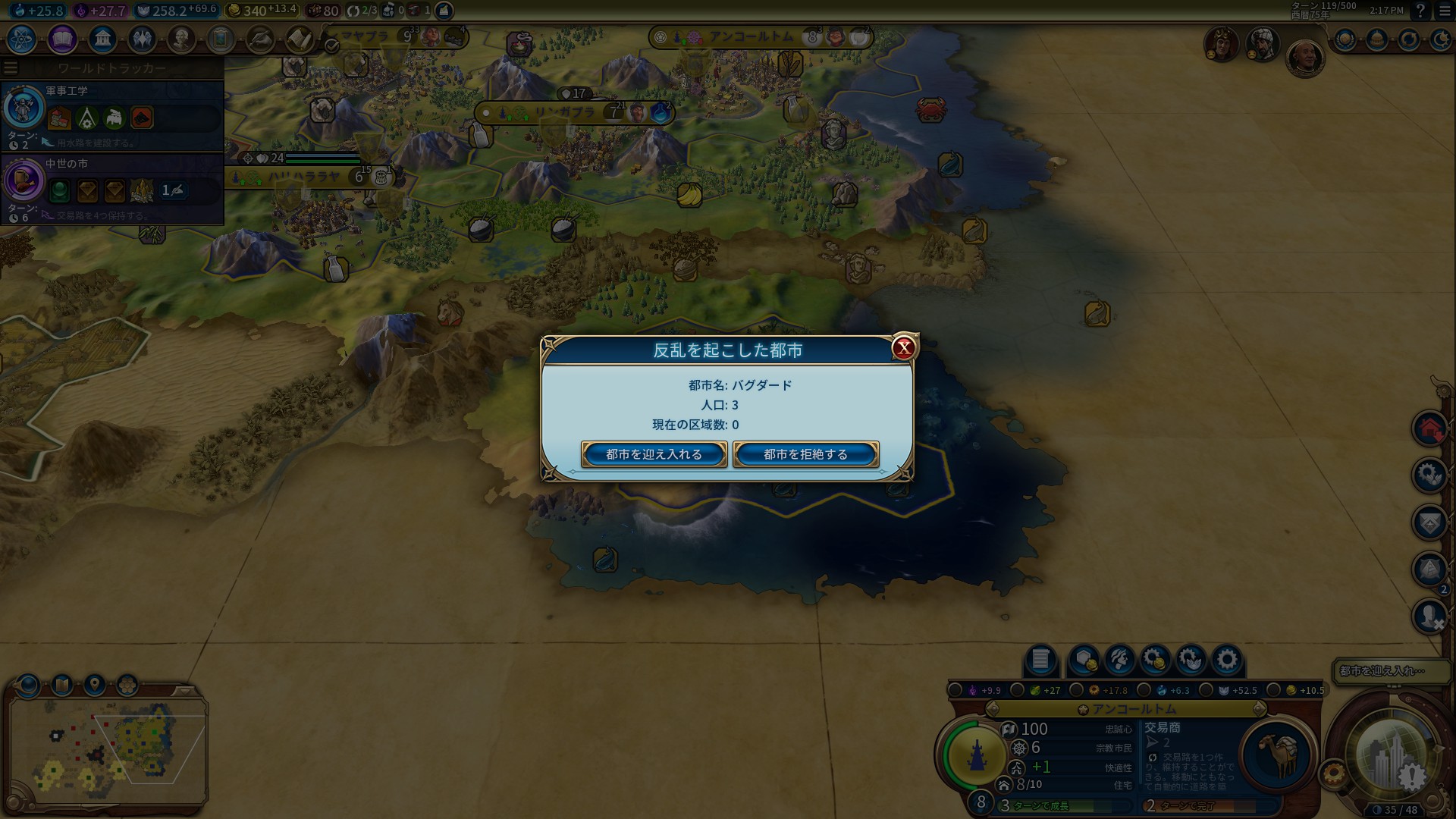Select the 軍事工学 research panel
This screenshot has height=819, width=1456.
(x=112, y=115)
